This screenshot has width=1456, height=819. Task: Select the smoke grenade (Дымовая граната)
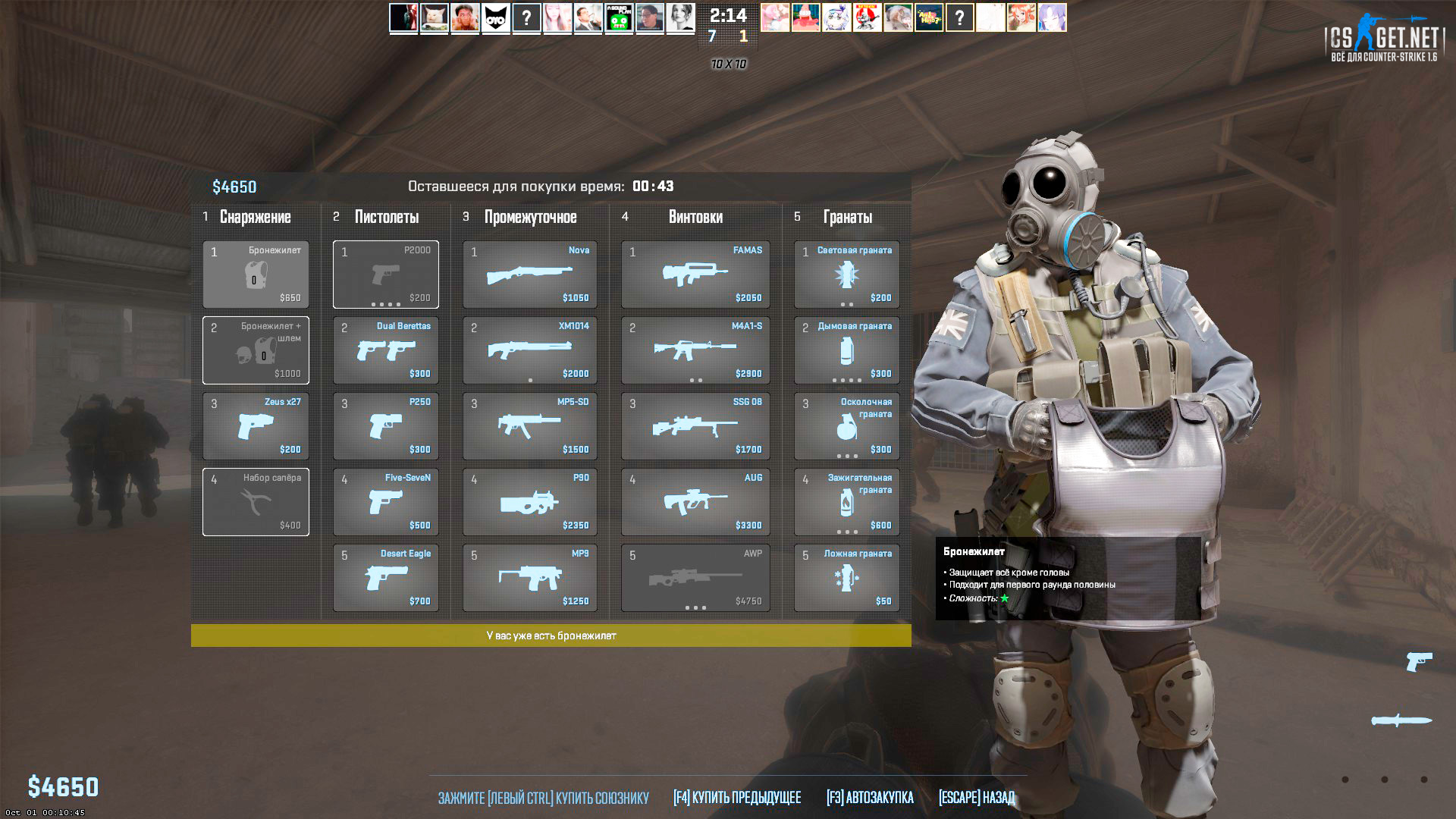846,350
